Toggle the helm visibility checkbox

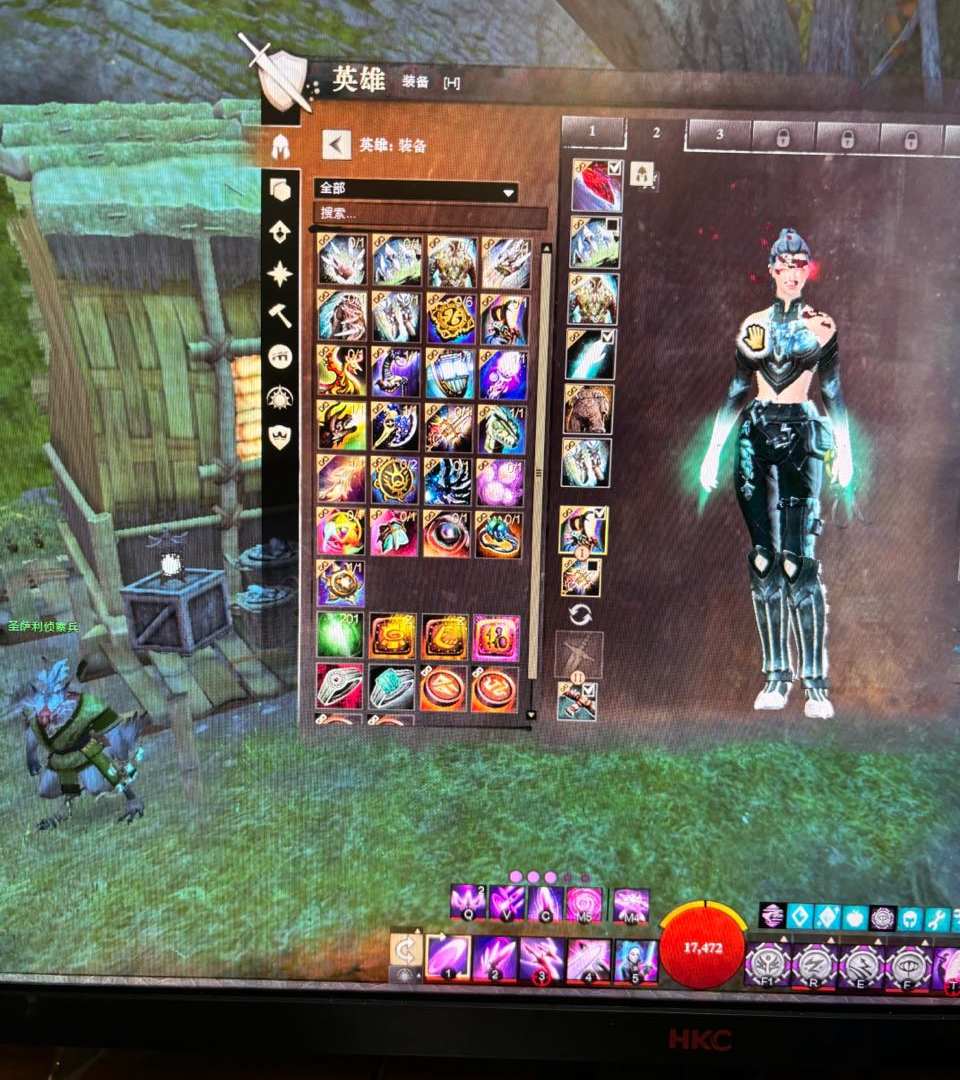[x=615, y=167]
